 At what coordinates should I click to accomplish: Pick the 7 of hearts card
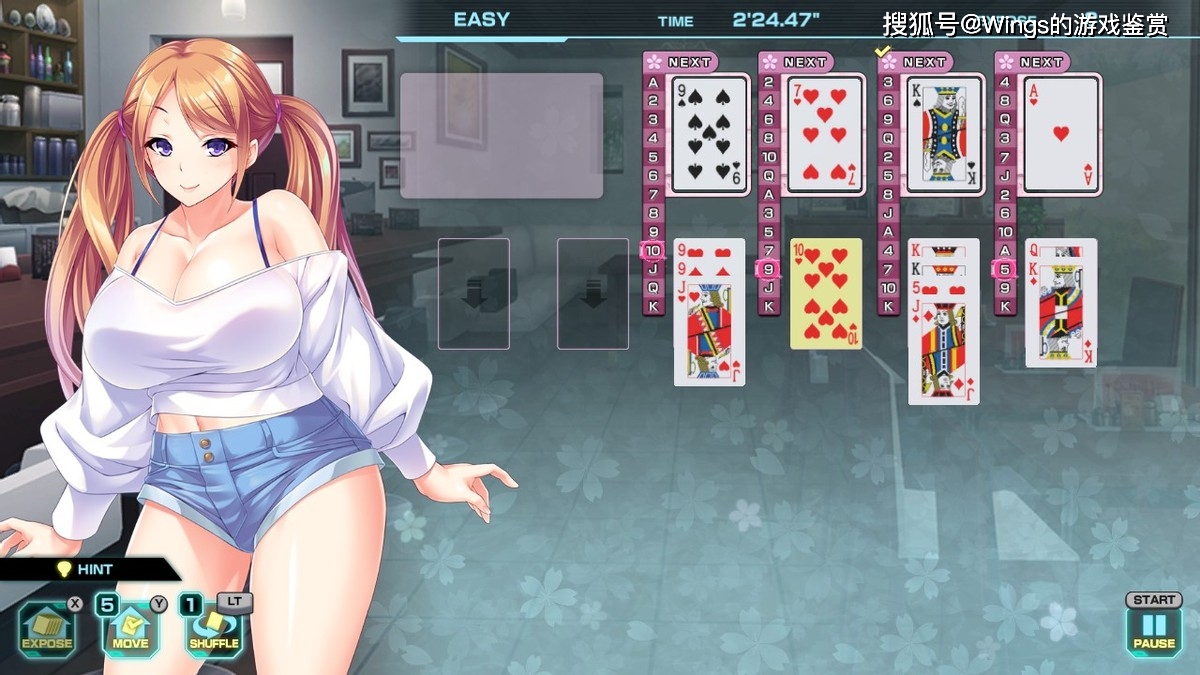pyautogui.click(x=825, y=134)
